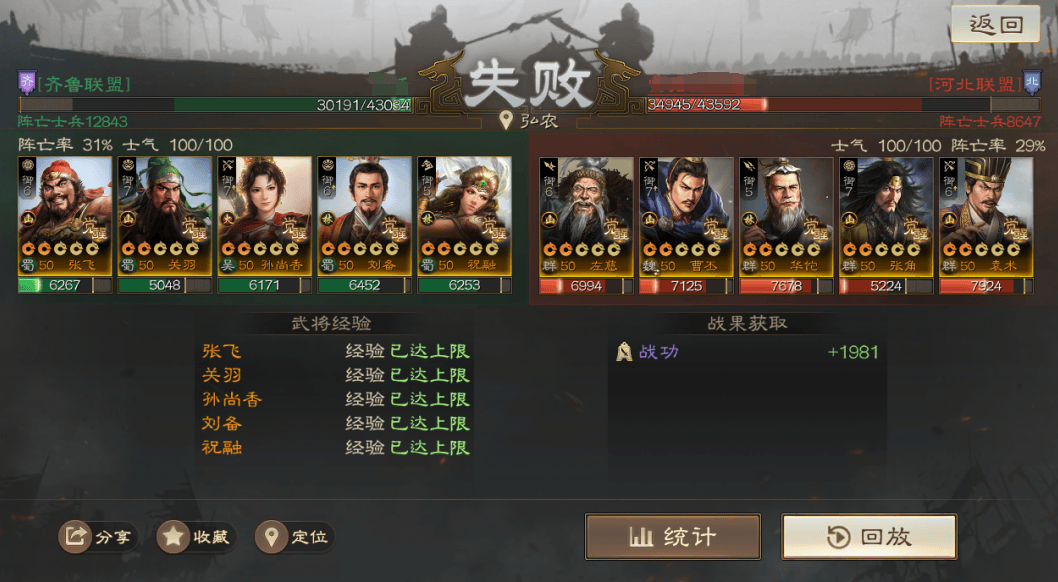Select the 张飞 general card

point(65,215)
